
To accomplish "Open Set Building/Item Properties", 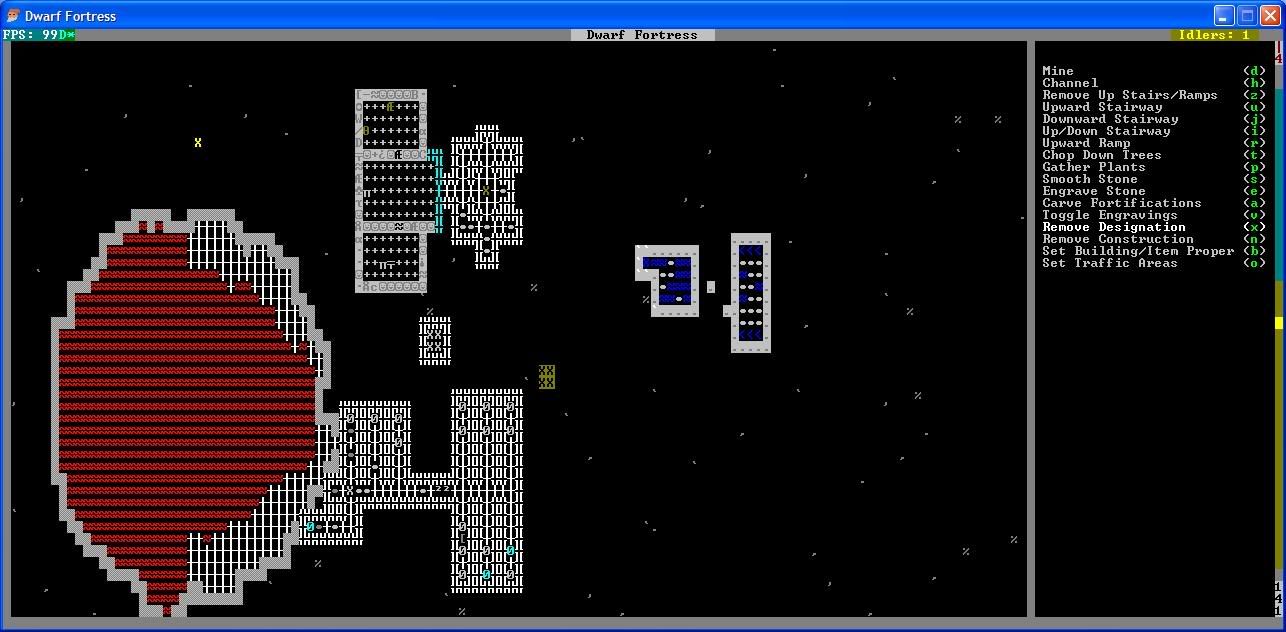I will pos(1138,251).
